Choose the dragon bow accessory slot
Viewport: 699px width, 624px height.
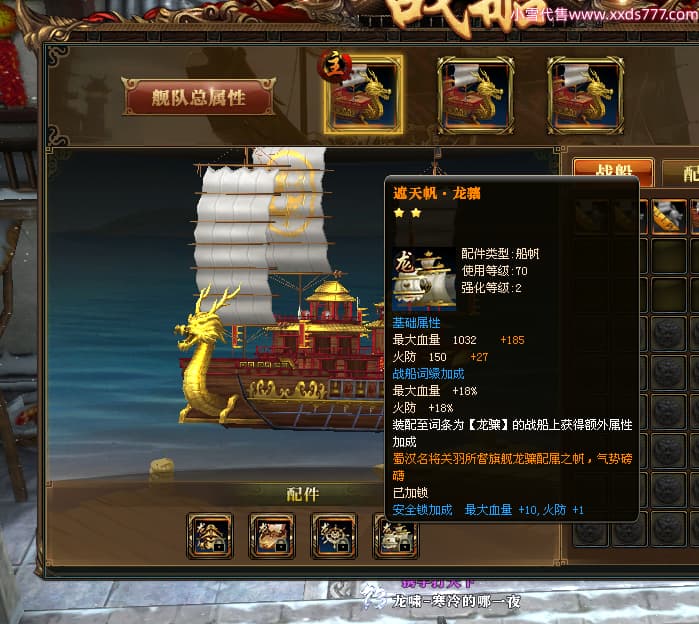210,536
